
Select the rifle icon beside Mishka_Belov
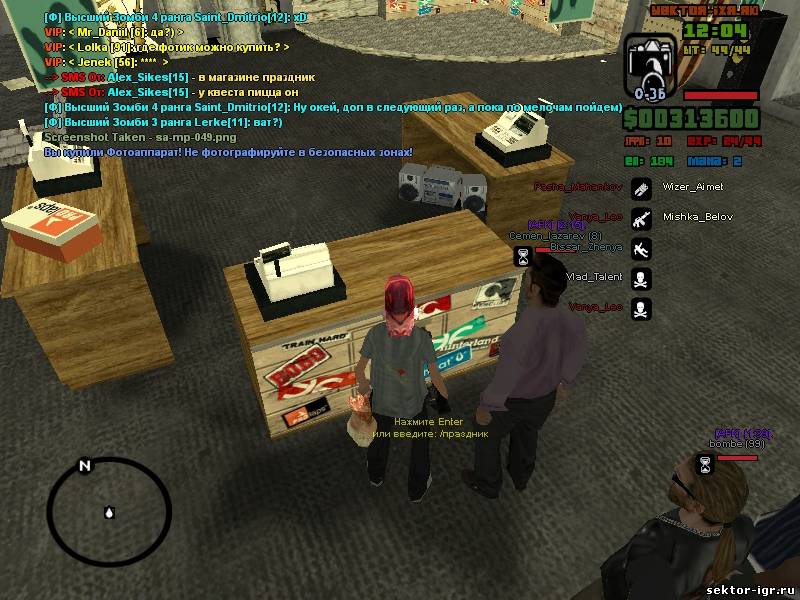[x=642, y=217]
